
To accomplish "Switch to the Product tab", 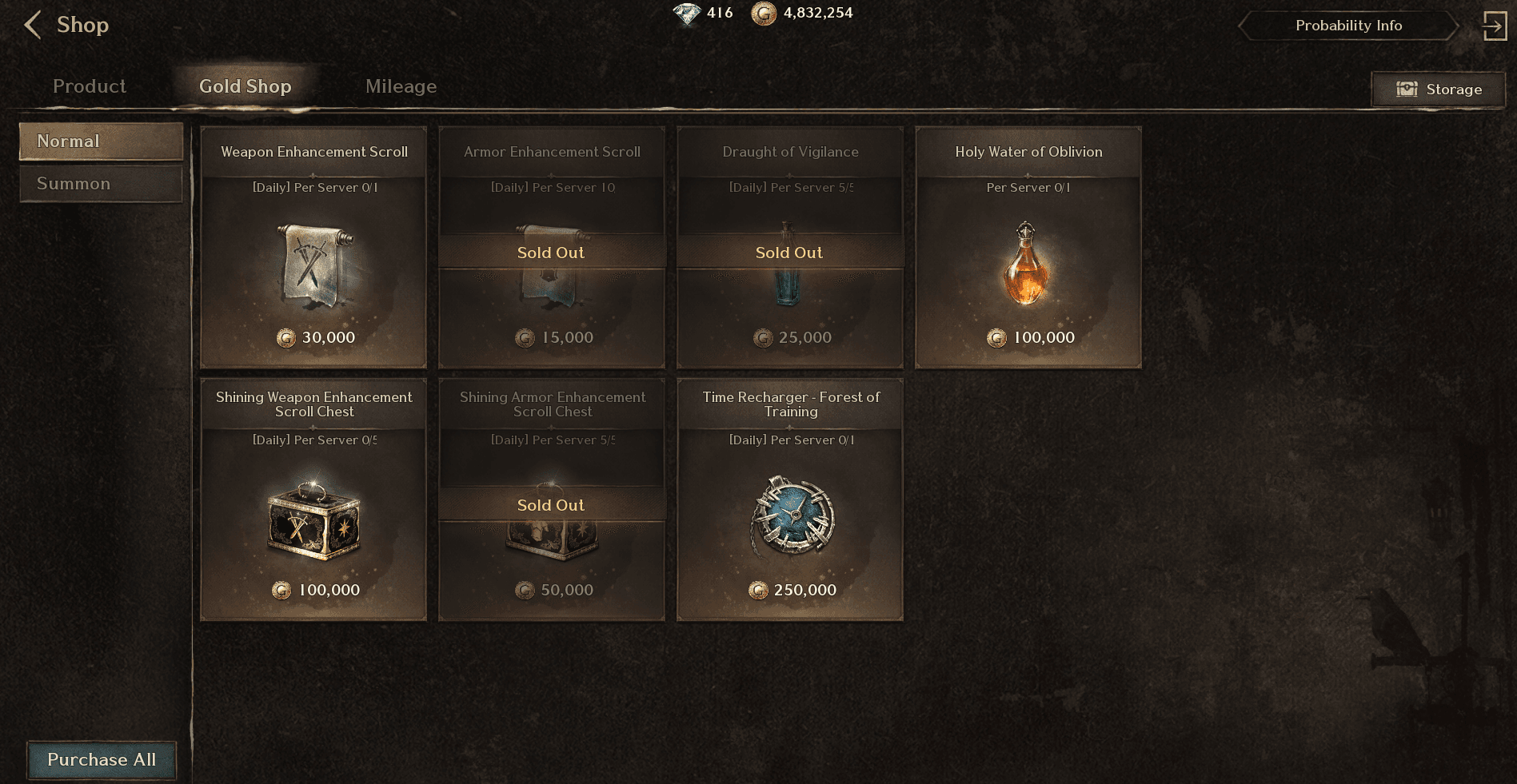I will point(90,86).
